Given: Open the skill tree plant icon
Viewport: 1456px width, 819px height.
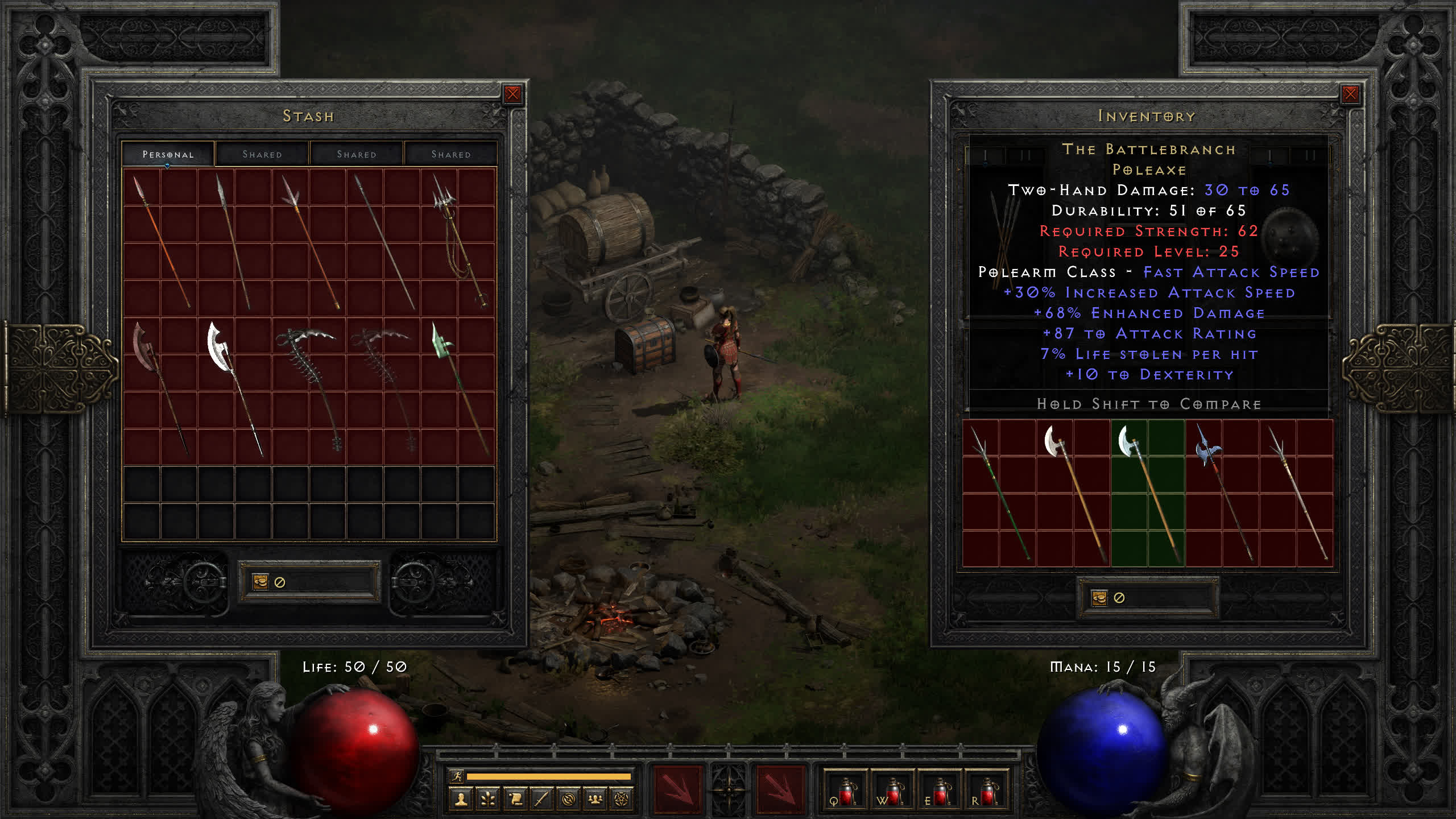Looking at the screenshot, I should click(488, 799).
